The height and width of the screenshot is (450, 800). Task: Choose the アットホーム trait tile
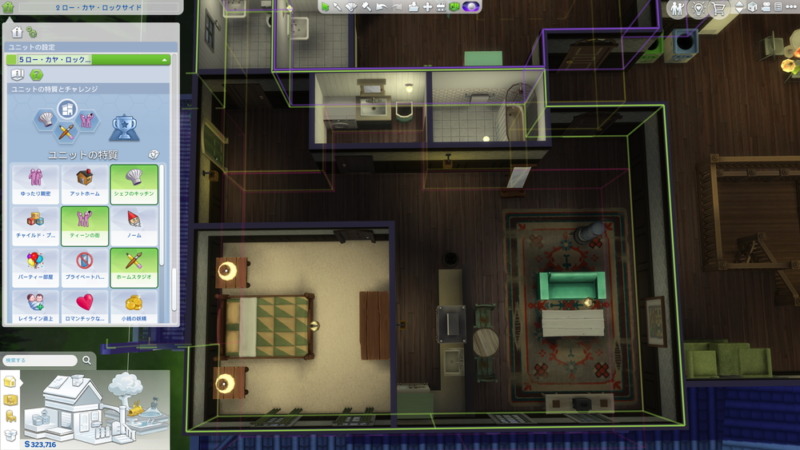[x=85, y=183]
